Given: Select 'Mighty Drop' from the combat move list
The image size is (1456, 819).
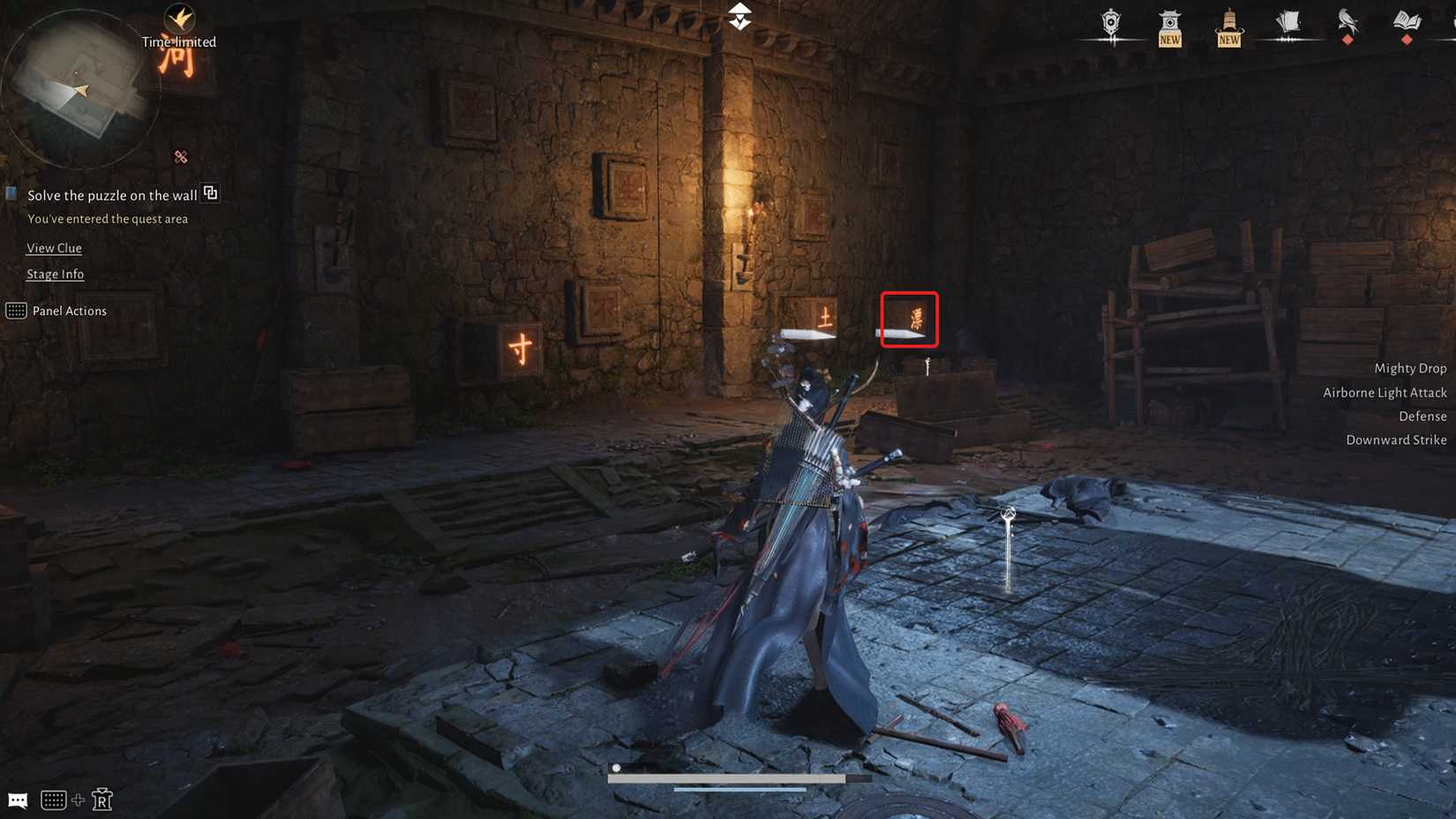Looking at the screenshot, I should (x=1409, y=367).
